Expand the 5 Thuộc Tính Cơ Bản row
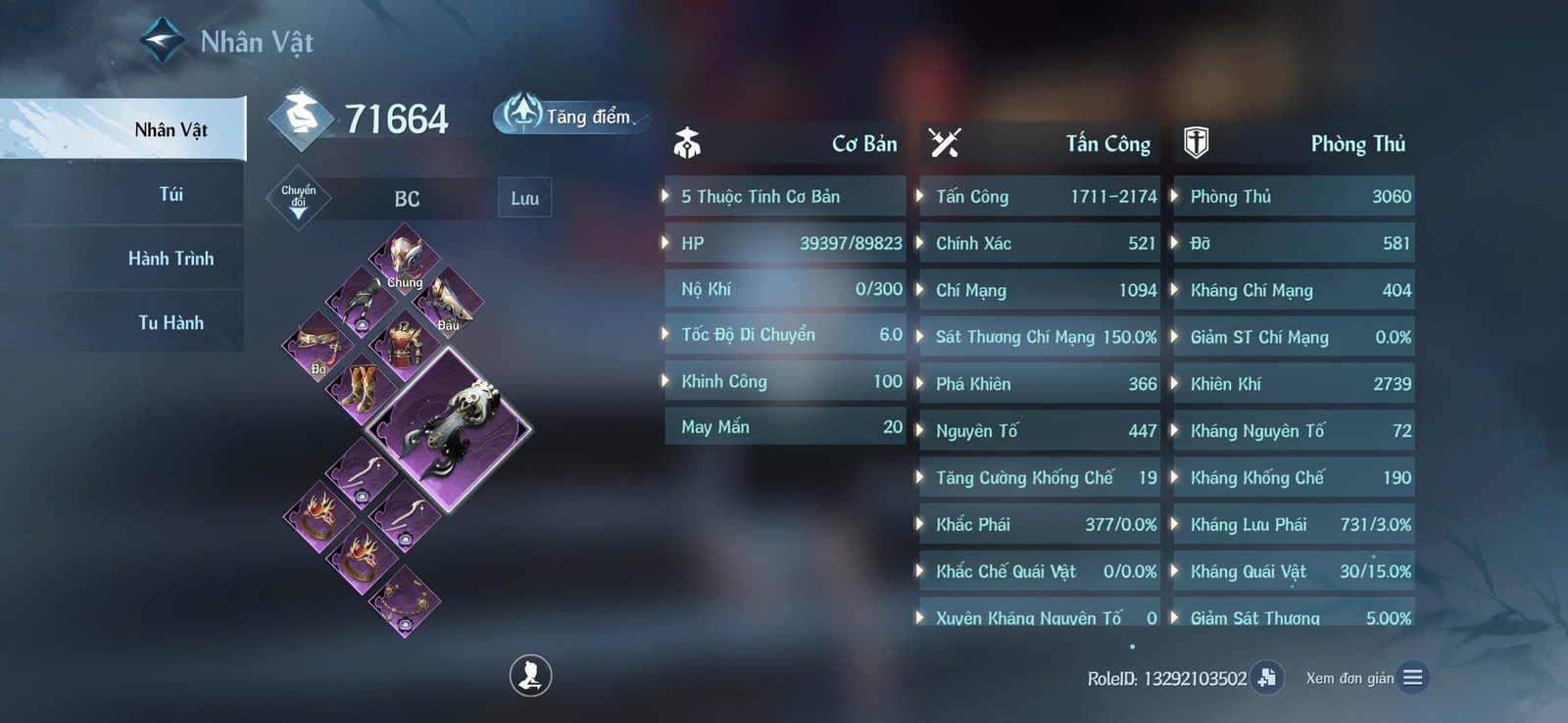The width and height of the screenshot is (1568, 723). point(784,196)
